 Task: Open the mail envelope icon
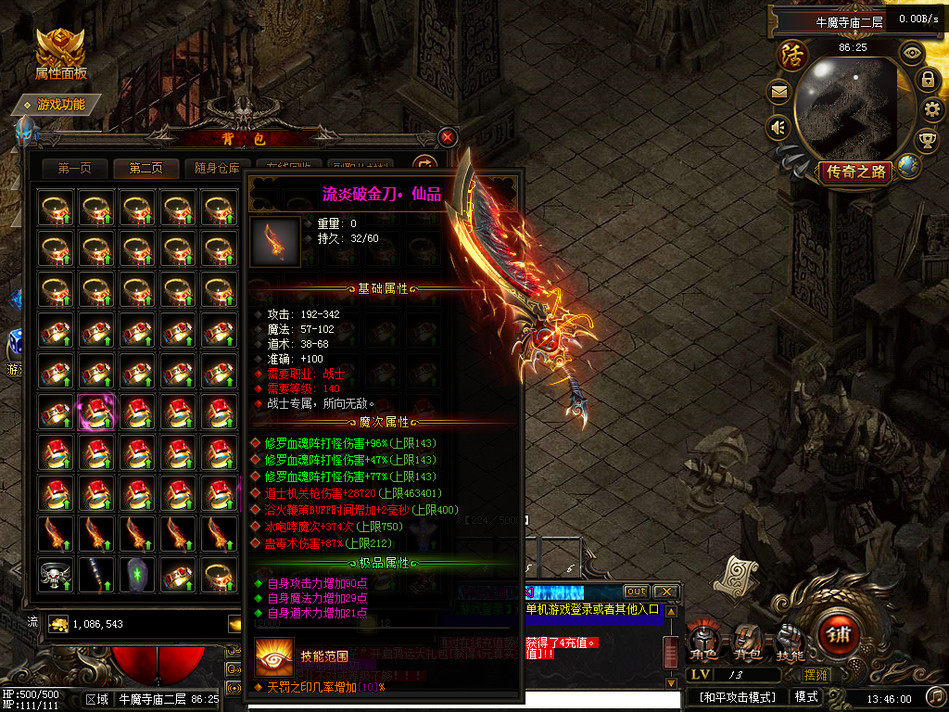point(778,92)
